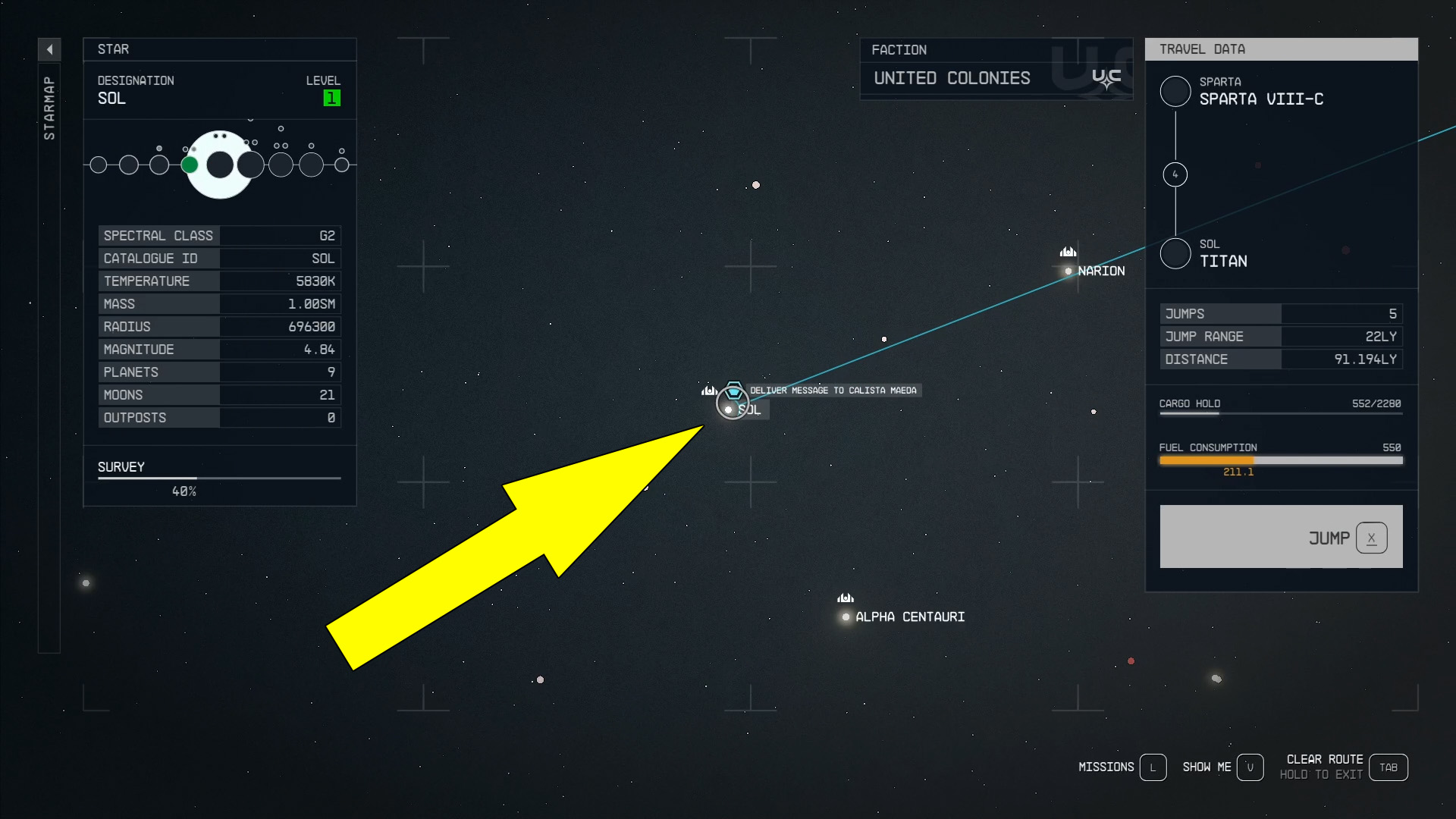Click the Titan node on the travel route
This screenshot has height=819, width=1456.
(x=1175, y=253)
